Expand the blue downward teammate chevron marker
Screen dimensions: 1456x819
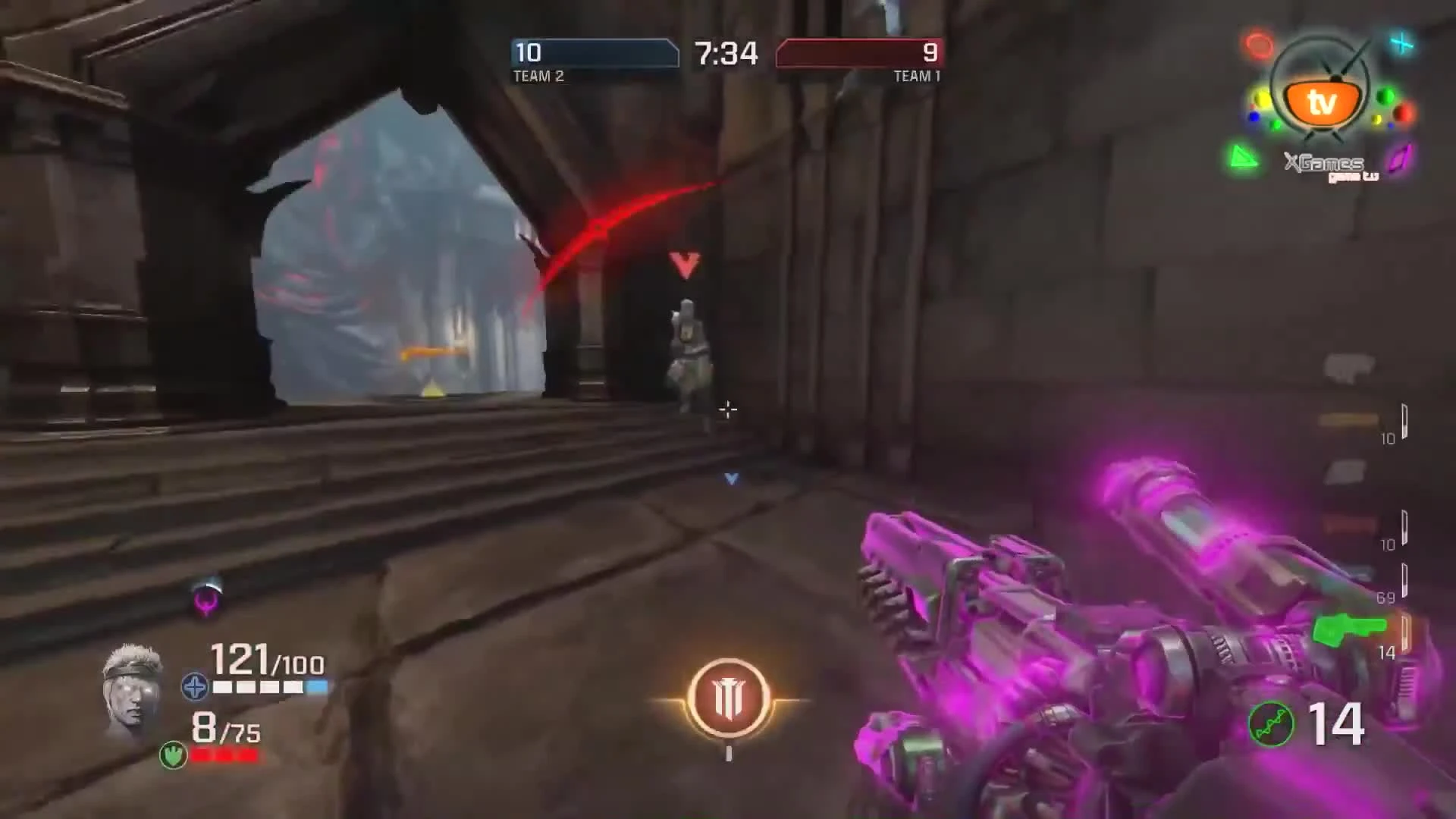[730, 479]
